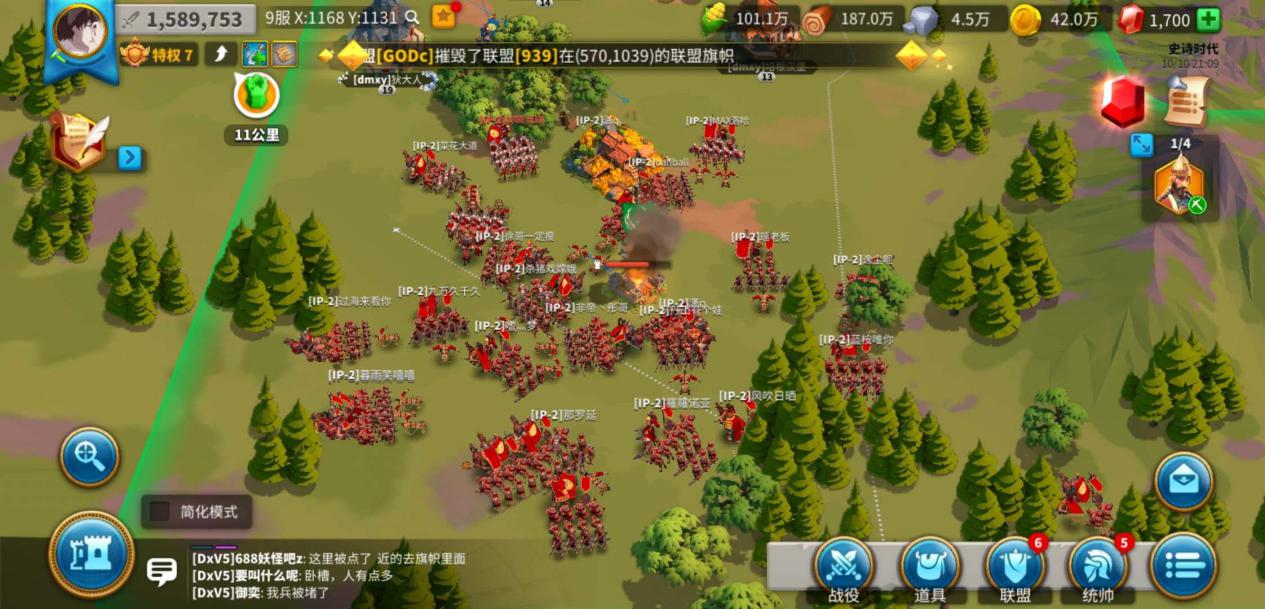Open the mail envelope button
The image size is (1265, 609).
click(x=1184, y=481)
